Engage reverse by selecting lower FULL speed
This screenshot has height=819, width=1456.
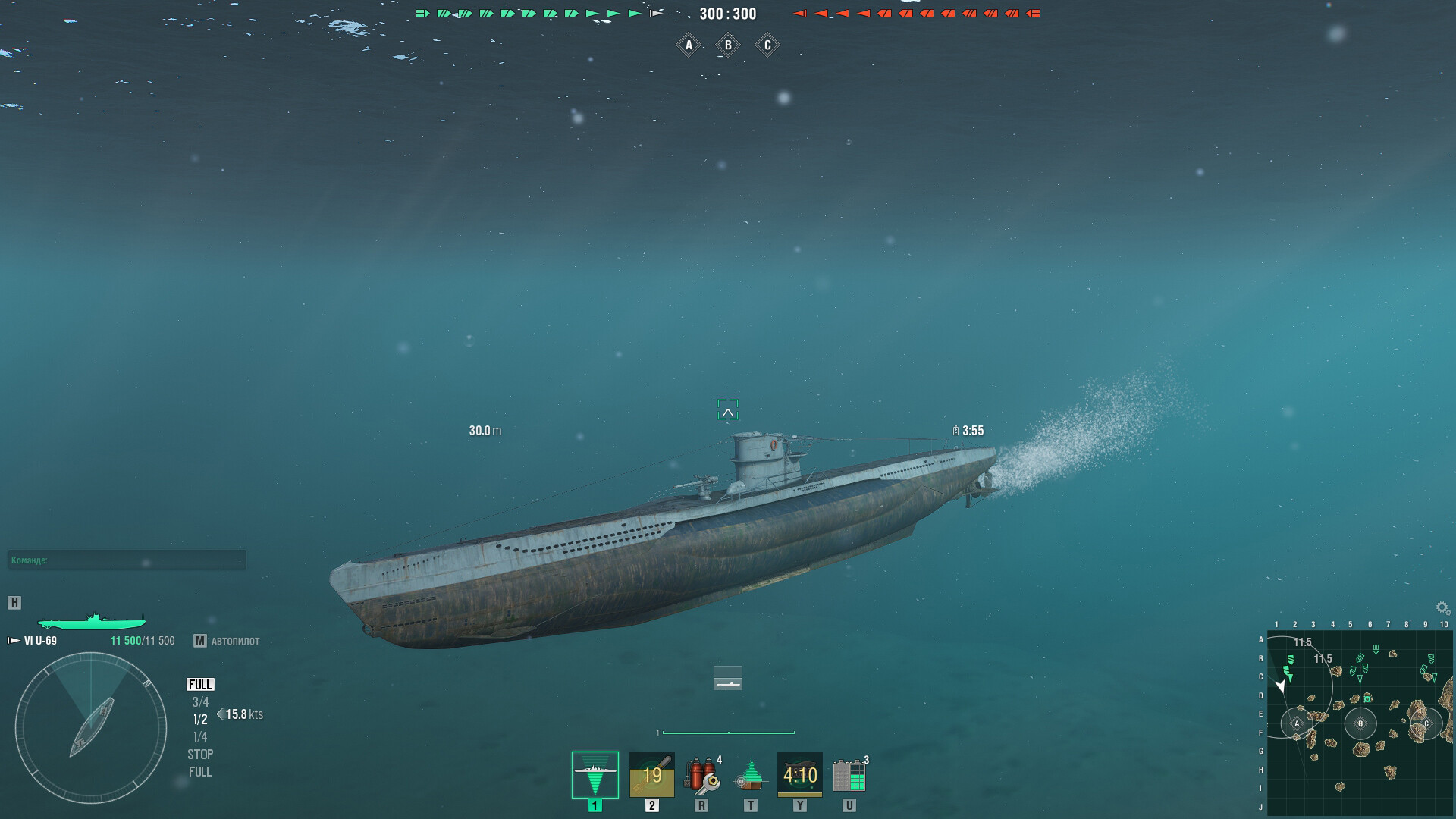coord(199,771)
